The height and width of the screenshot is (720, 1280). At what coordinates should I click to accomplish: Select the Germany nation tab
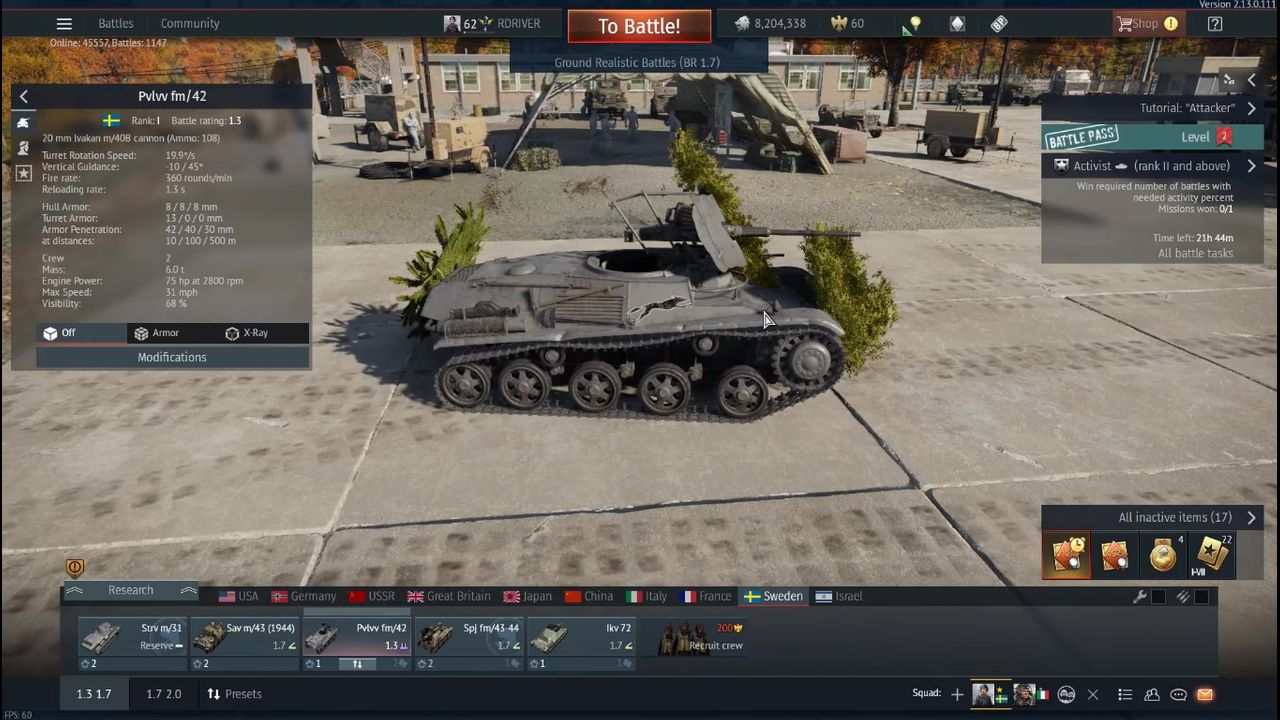(304, 596)
